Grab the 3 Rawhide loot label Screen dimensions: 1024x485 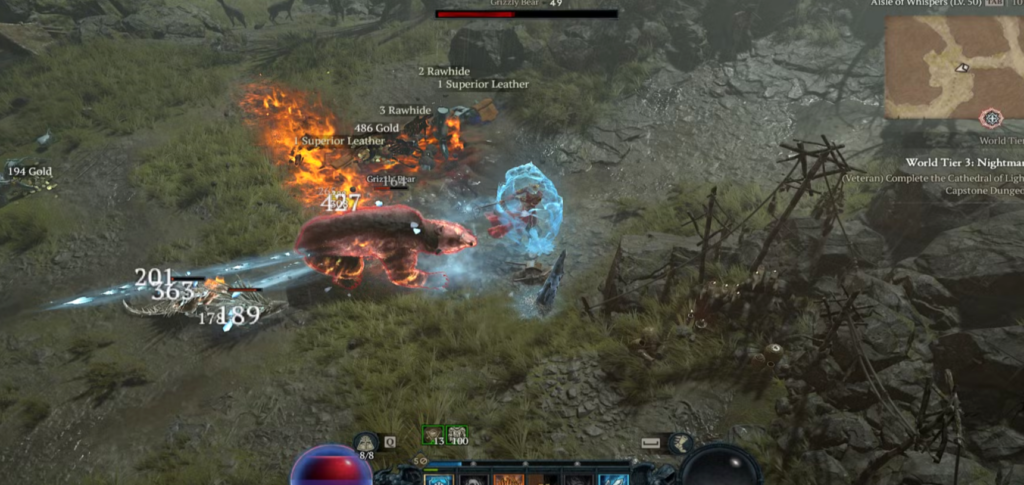click(x=404, y=110)
